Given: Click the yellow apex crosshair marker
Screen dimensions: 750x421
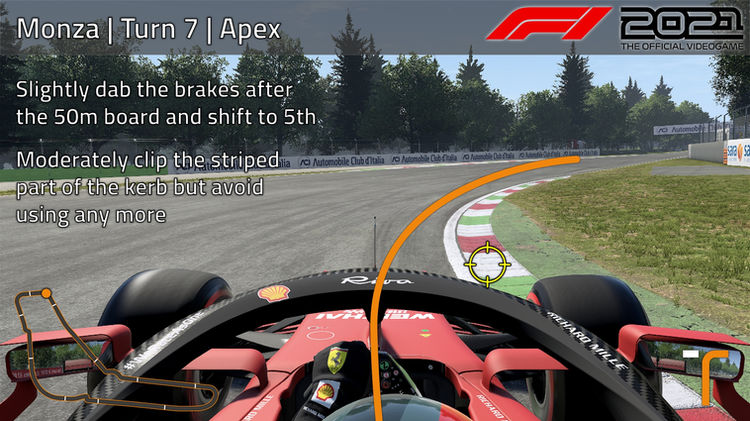Looking at the screenshot, I should [487, 262].
